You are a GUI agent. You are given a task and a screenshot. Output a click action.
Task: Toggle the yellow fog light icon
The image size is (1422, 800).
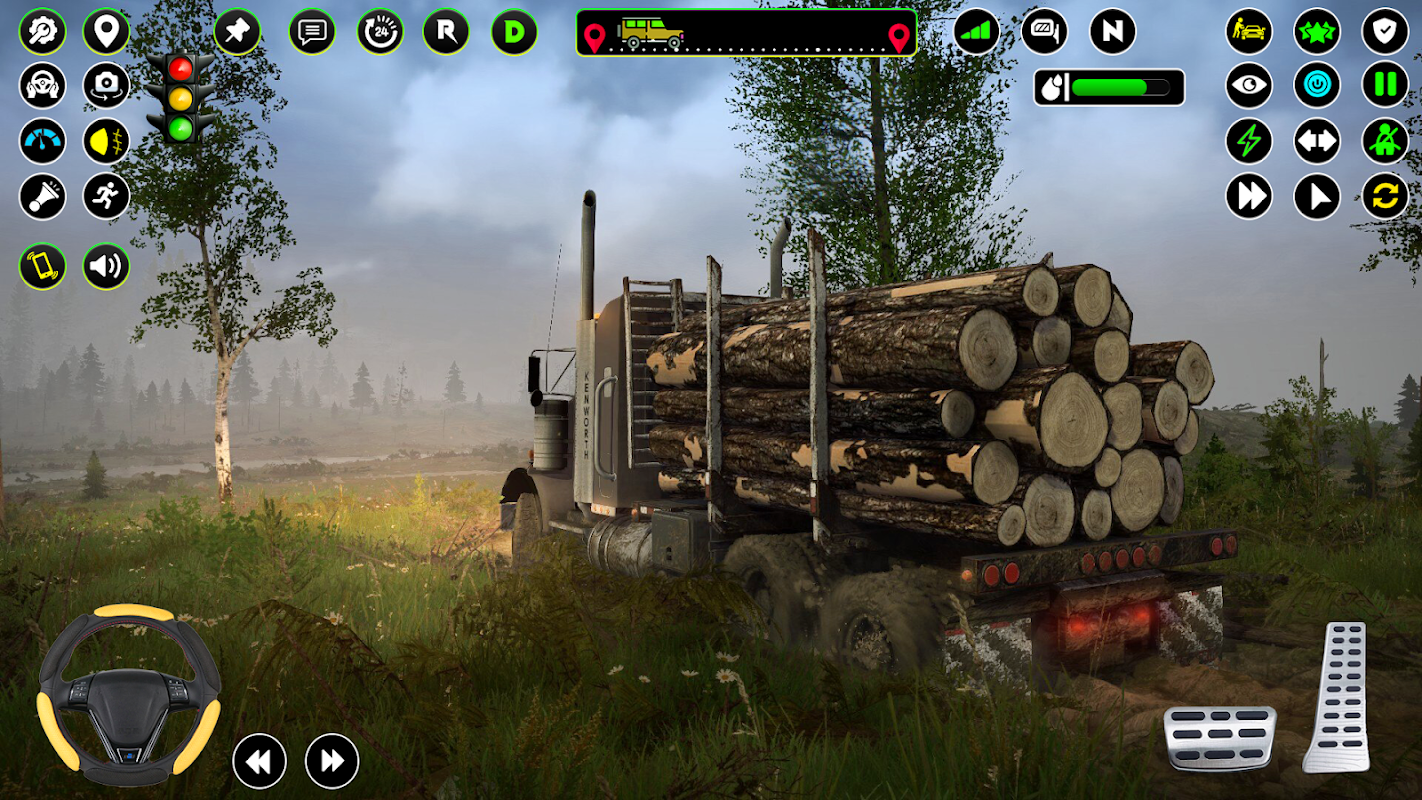tap(106, 141)
